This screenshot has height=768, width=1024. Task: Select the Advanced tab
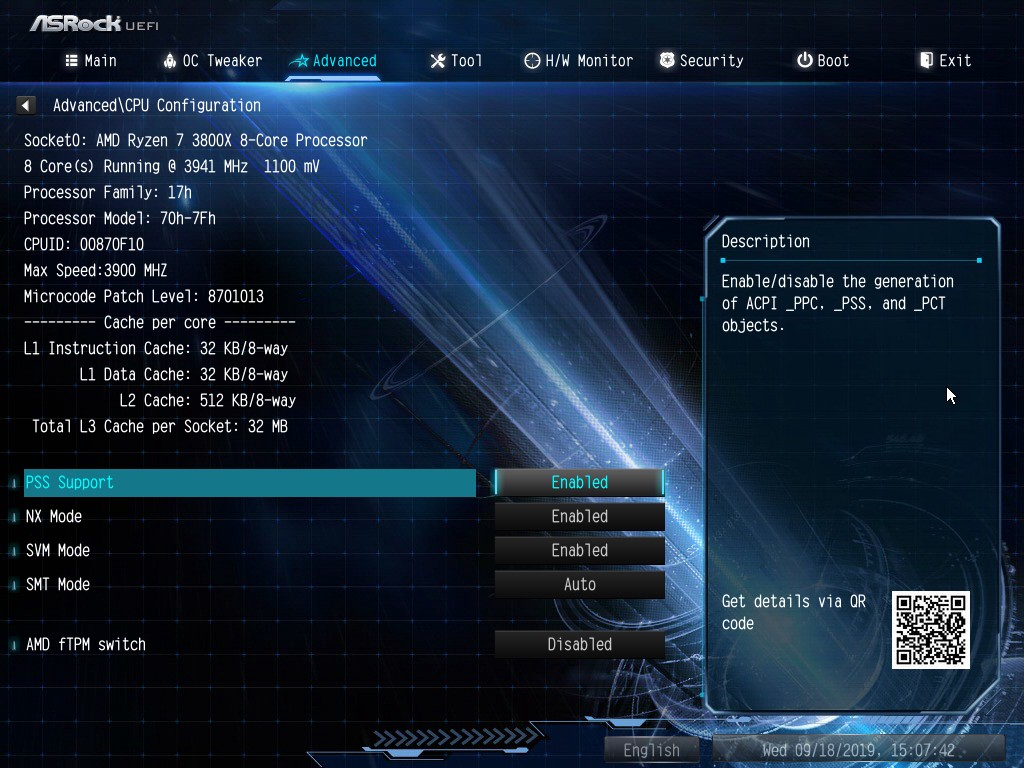coord(333,61)
